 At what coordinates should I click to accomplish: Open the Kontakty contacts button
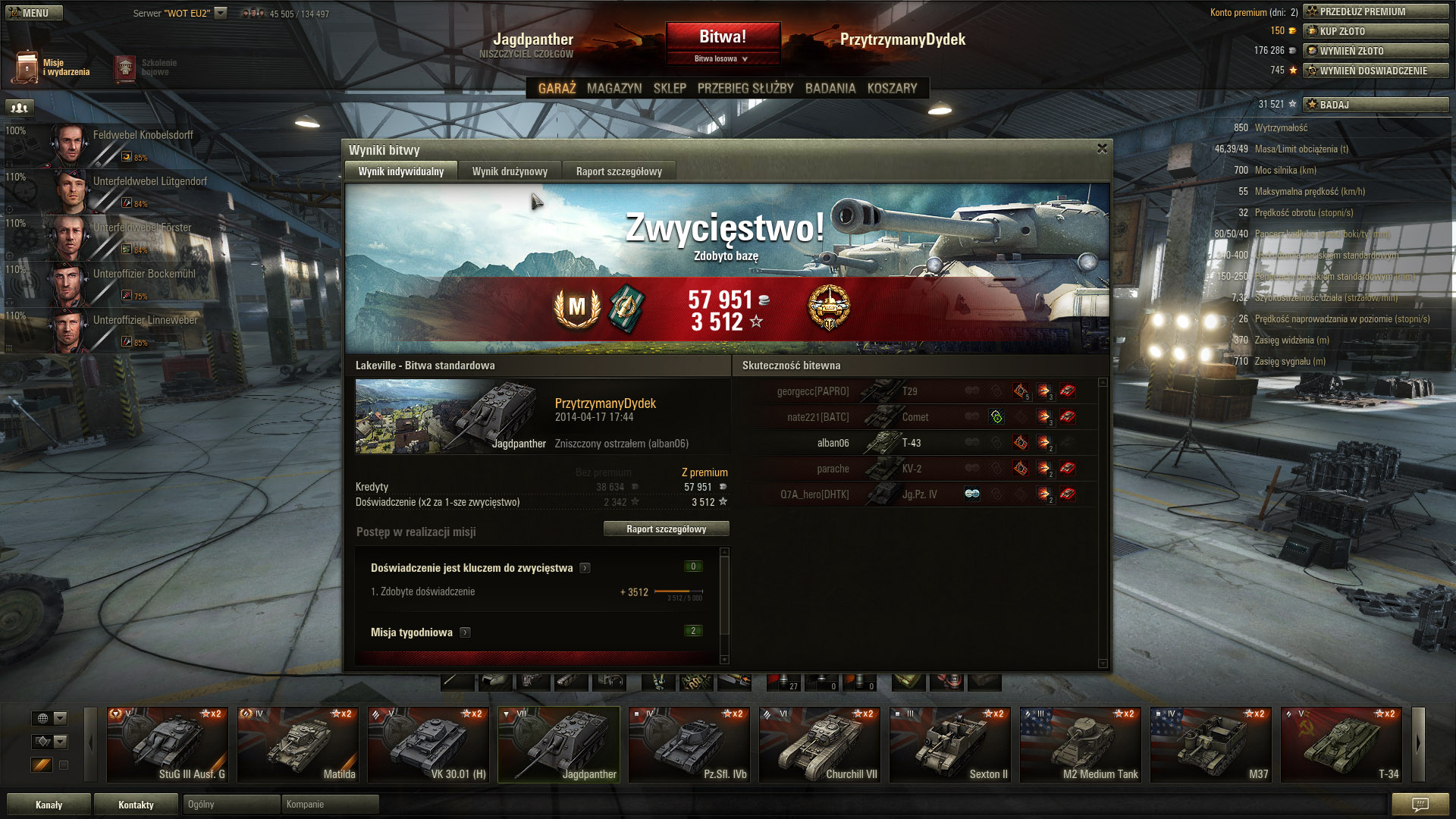(136, 805)
